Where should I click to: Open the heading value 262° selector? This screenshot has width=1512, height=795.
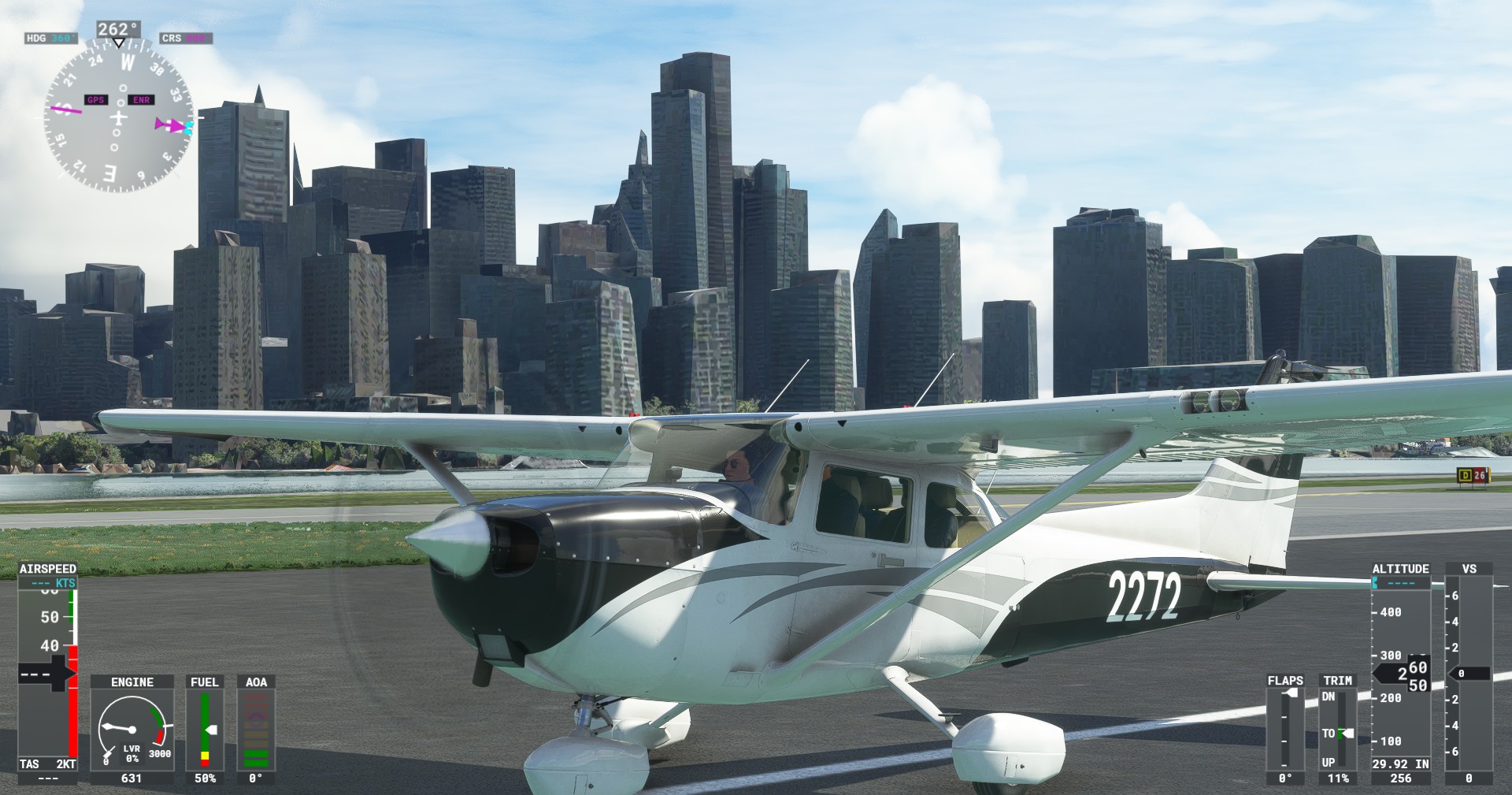[x=118, y=29]
